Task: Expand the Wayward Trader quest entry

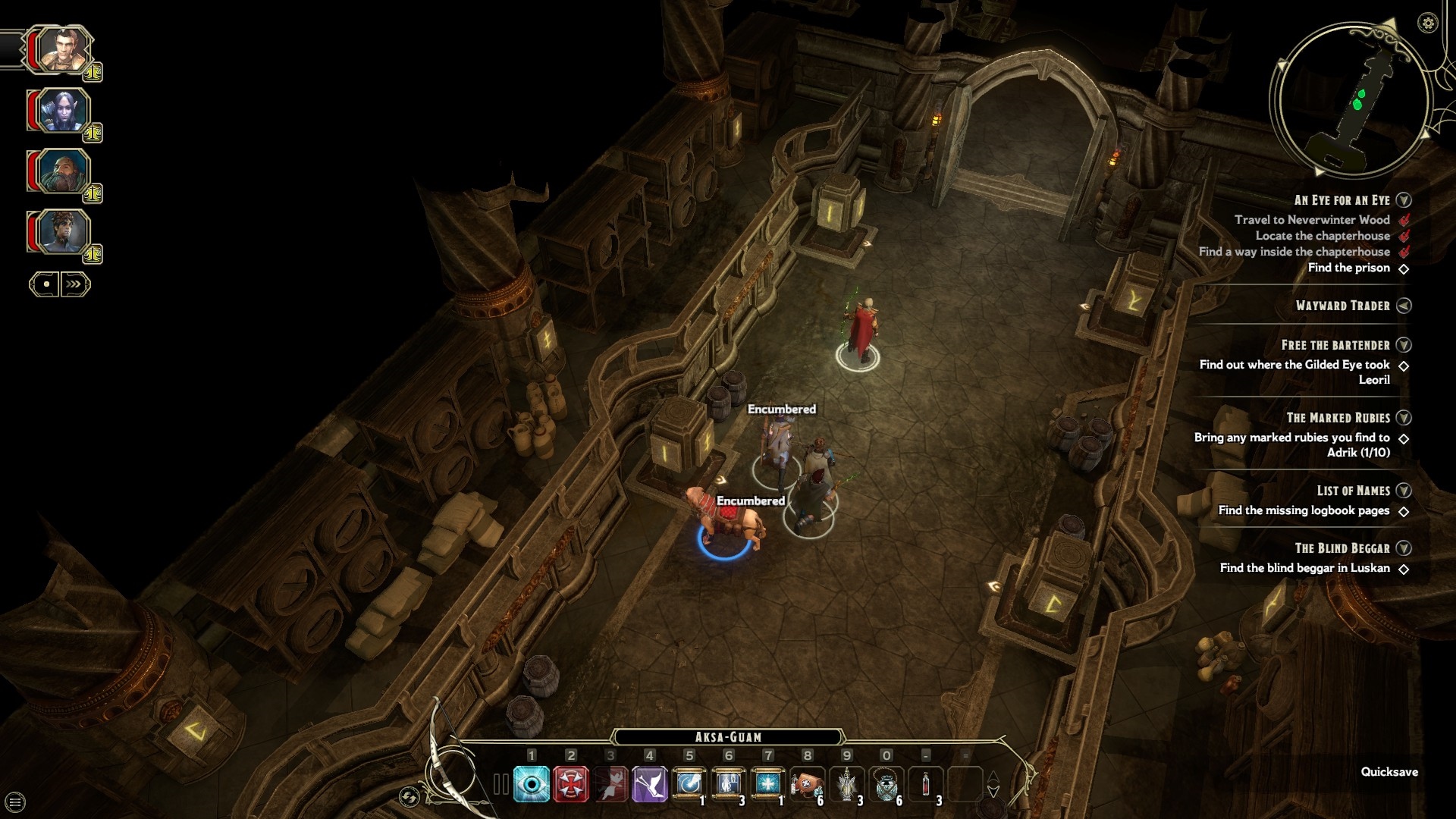Action: (x=1404, y=306)
